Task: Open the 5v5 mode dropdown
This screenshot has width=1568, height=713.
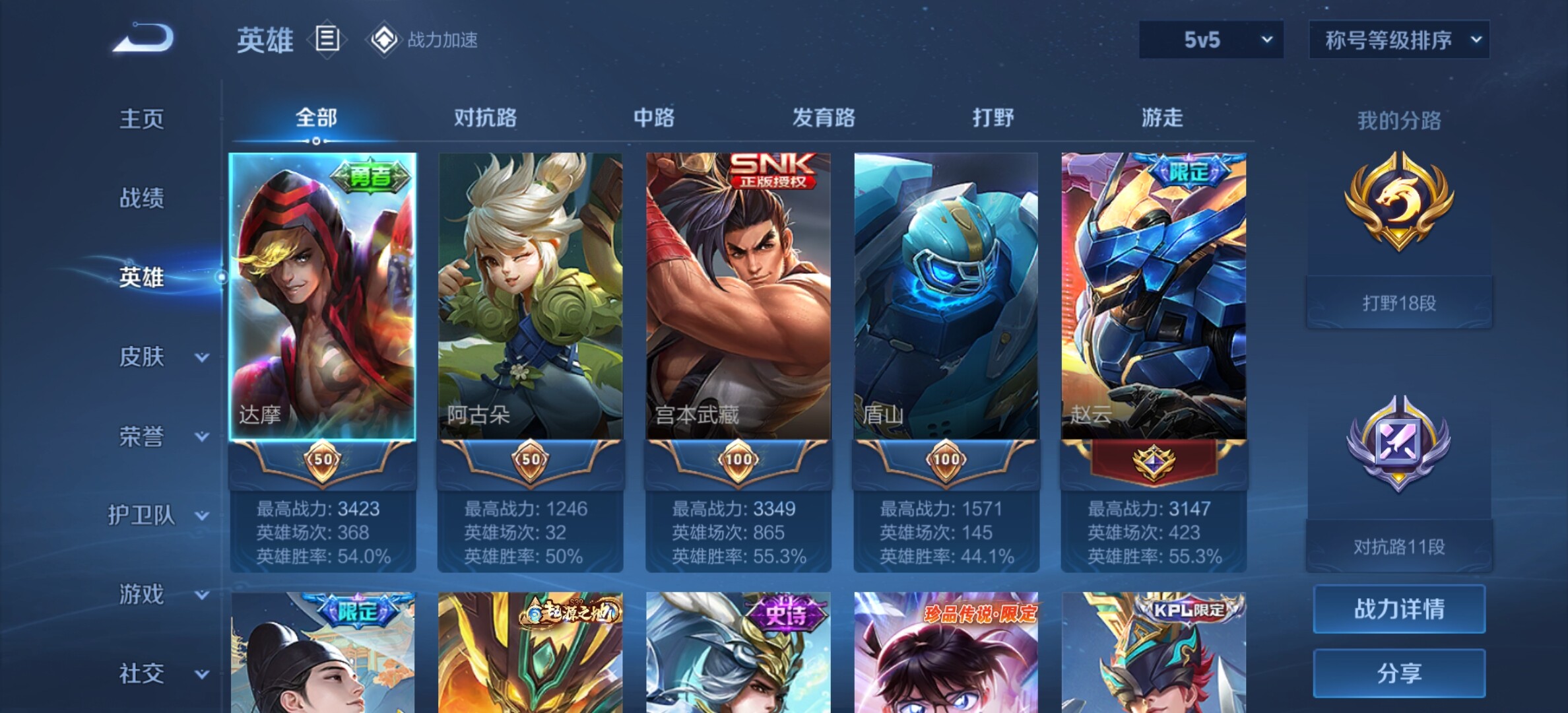Action: (x=1211, y=40)
